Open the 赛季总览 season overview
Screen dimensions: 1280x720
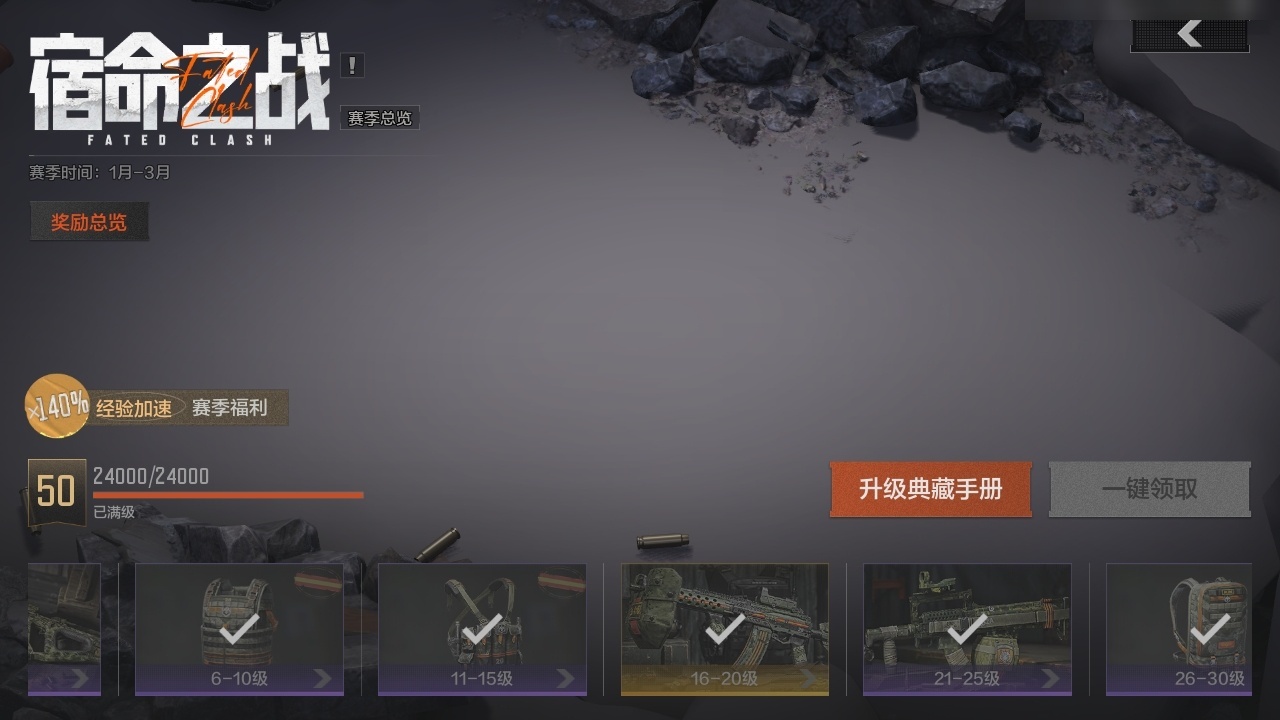tap(378, 117)
